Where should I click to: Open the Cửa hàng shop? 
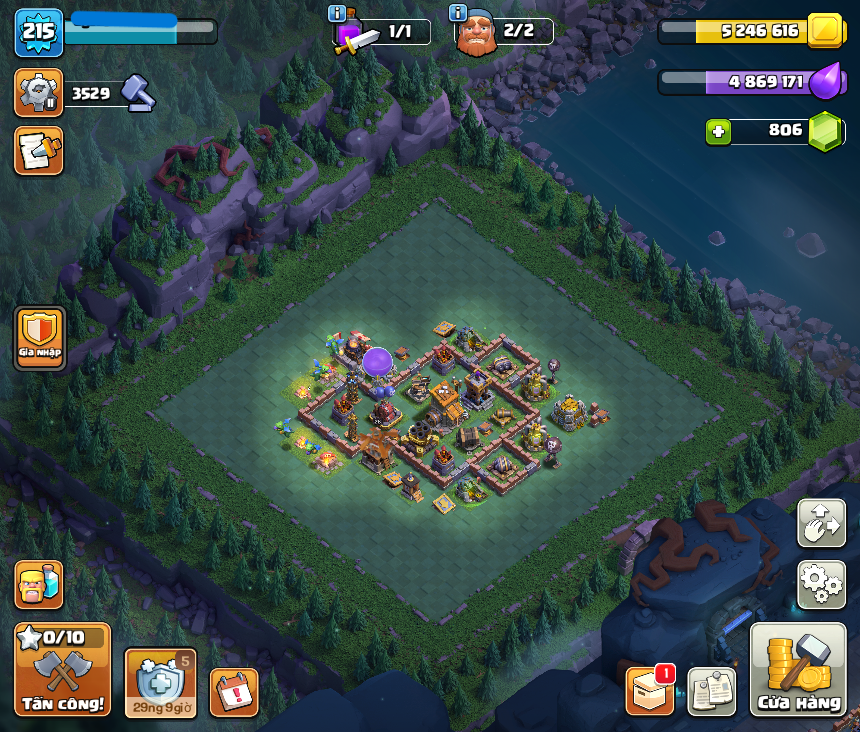click(x=799, y=669)
